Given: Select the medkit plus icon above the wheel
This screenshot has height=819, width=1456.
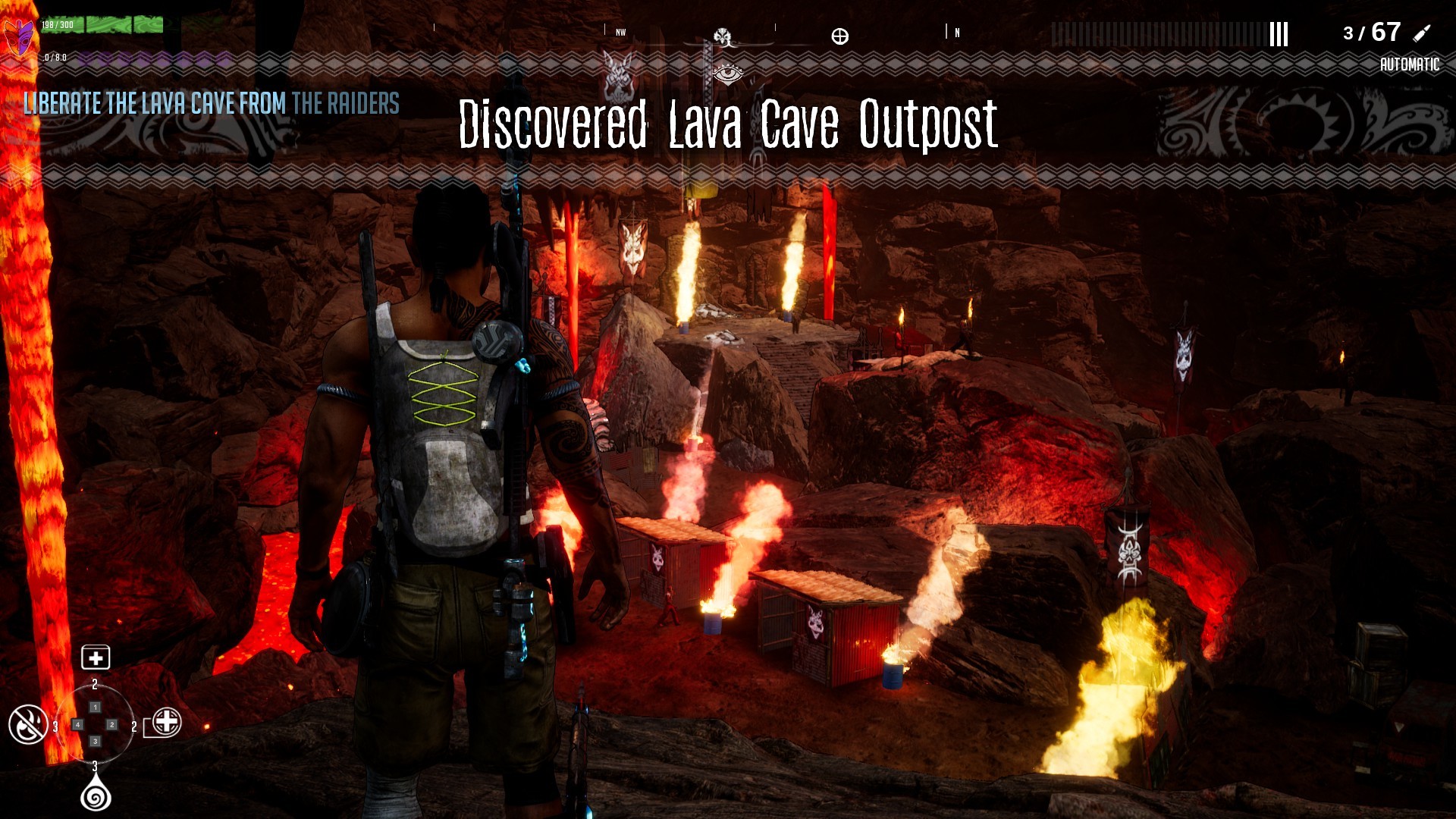Looking at the screenshot, I should [96, 657].
